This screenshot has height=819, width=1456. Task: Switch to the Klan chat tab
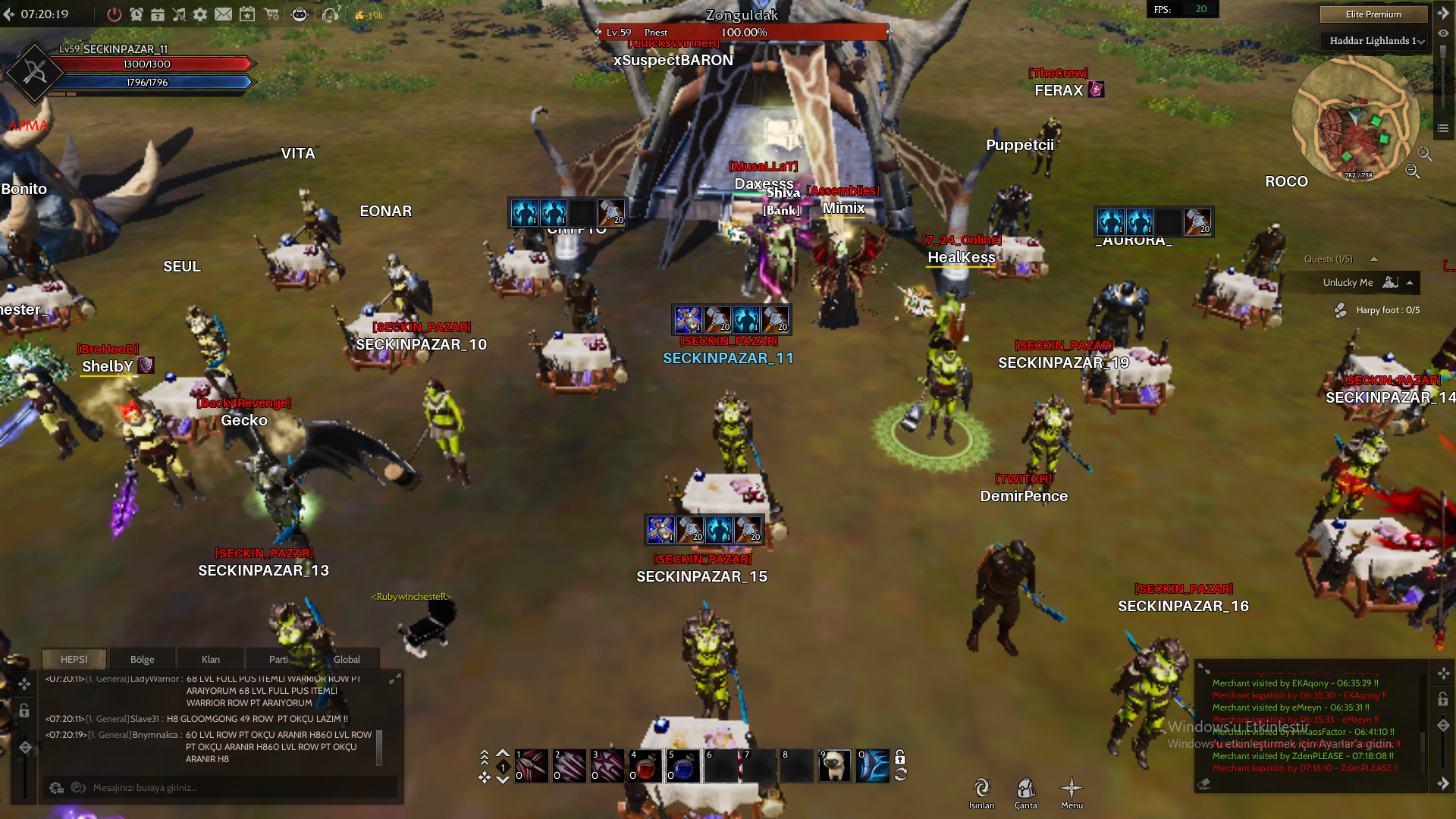(x=211, y=659)
